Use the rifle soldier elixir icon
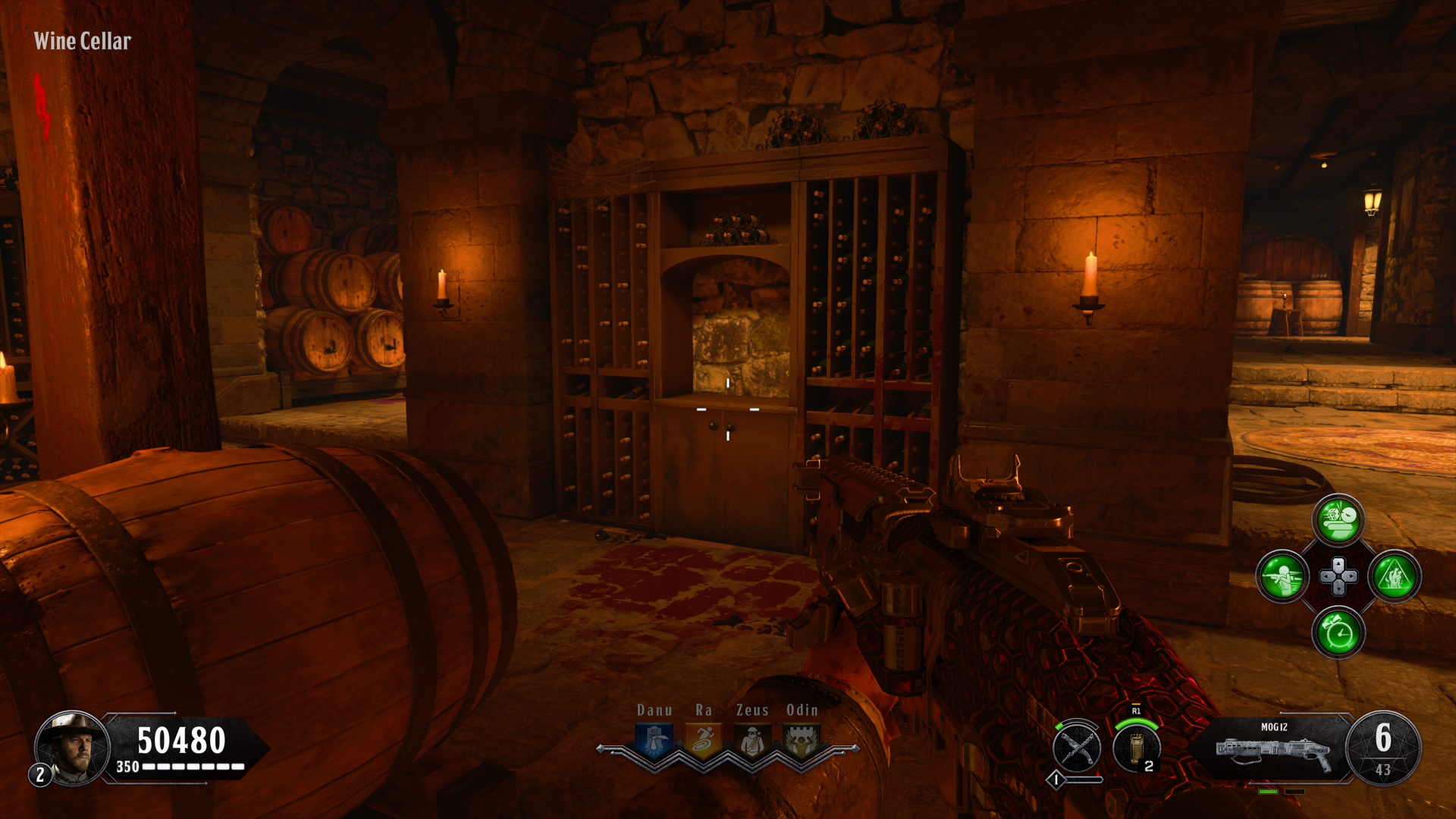Screen dimensions: 1456x819 click(1282, 576)
